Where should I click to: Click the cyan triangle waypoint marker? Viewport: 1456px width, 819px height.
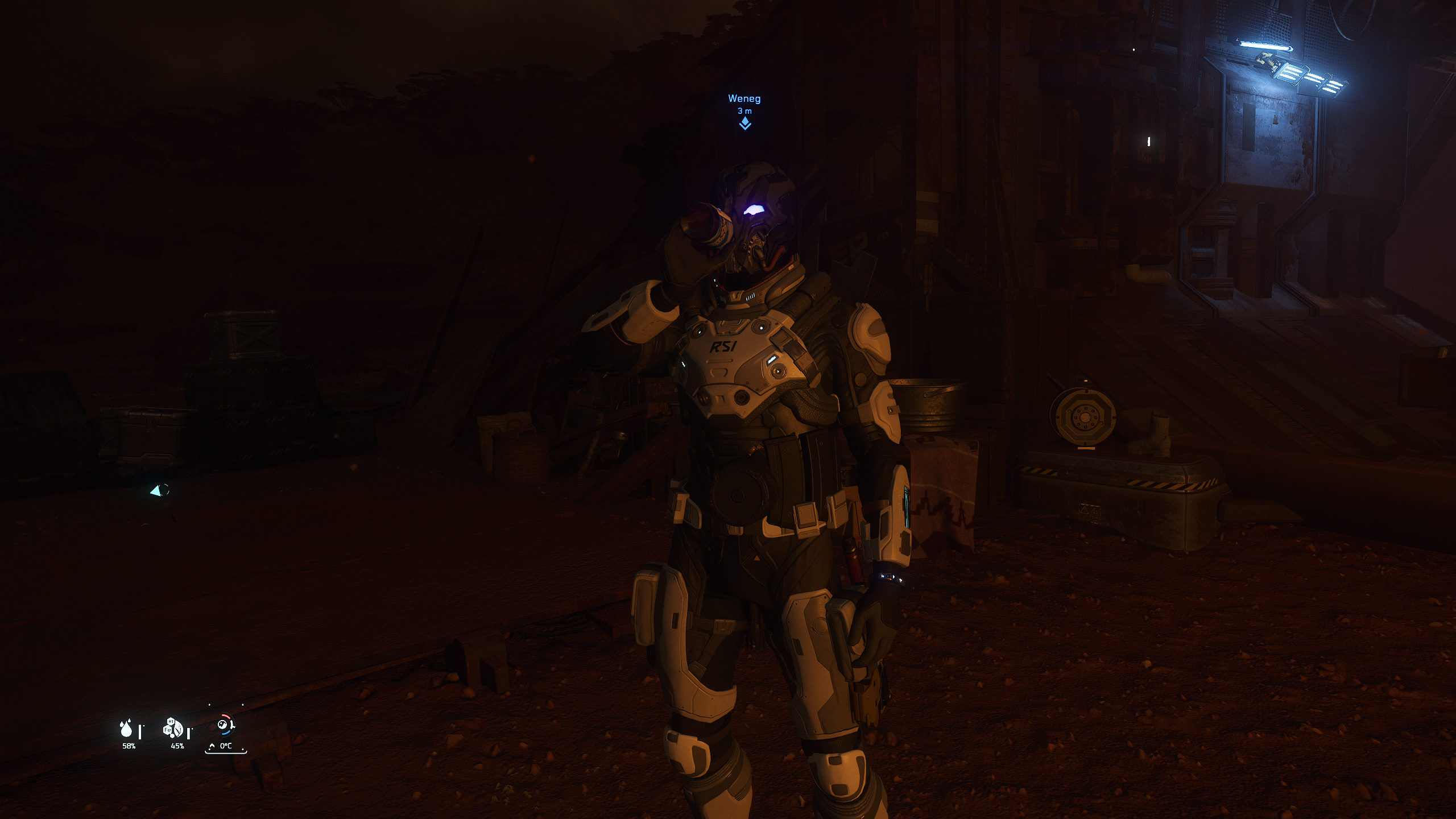(x=156, y=491)
